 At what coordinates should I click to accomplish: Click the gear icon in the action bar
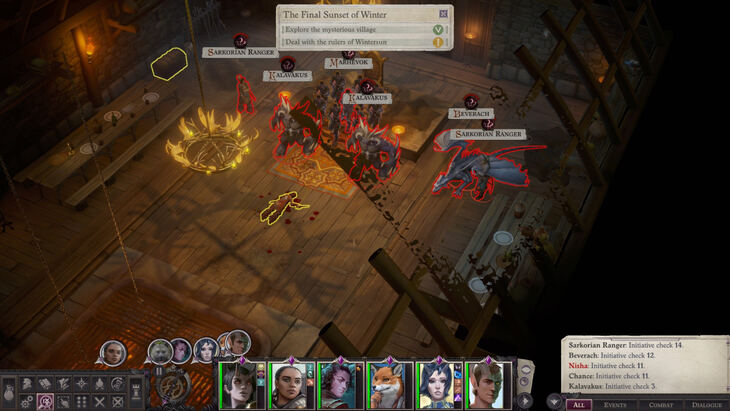tap(27, 402)
